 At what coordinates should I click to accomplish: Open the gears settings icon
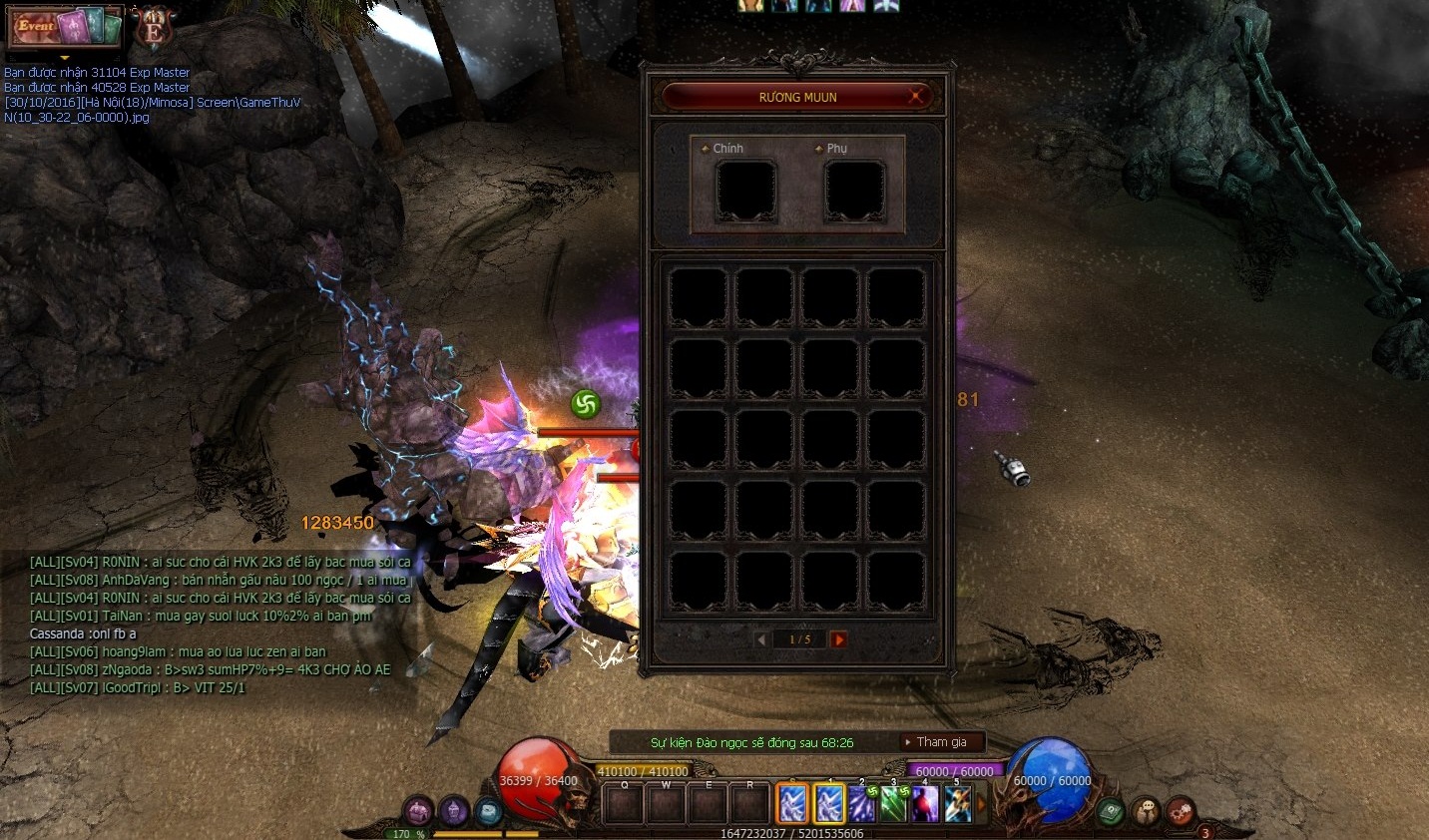tap(1181, 811)
